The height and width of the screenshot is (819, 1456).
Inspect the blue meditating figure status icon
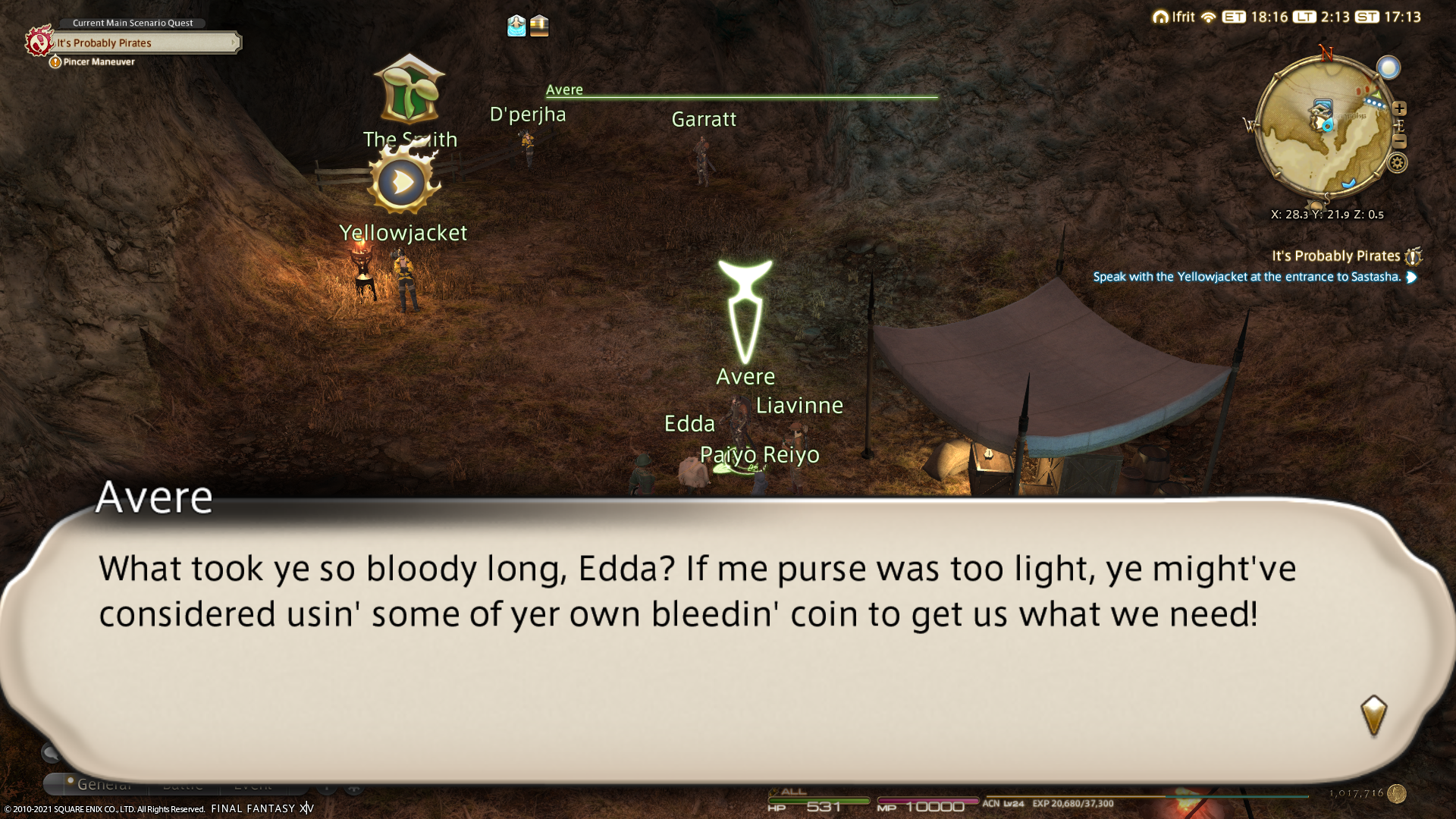[x=516, y=26]
